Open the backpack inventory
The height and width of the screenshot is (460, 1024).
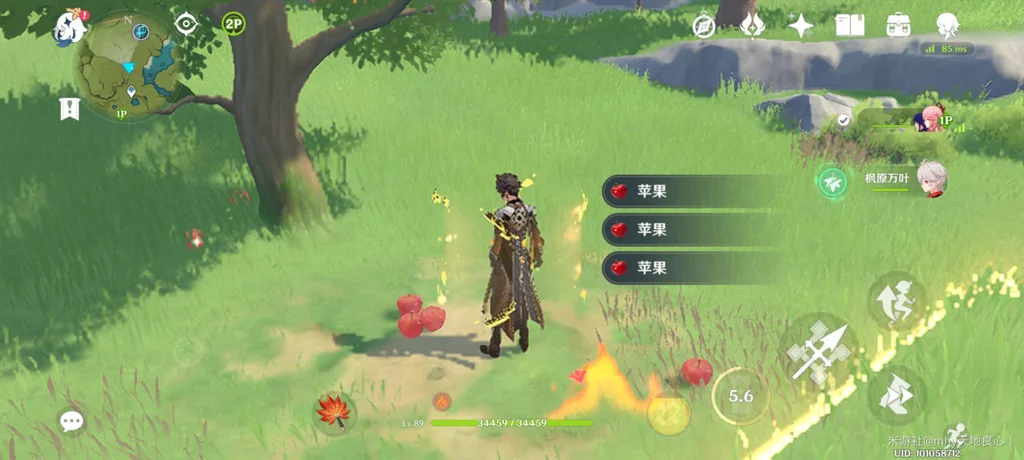coord(898,26)
